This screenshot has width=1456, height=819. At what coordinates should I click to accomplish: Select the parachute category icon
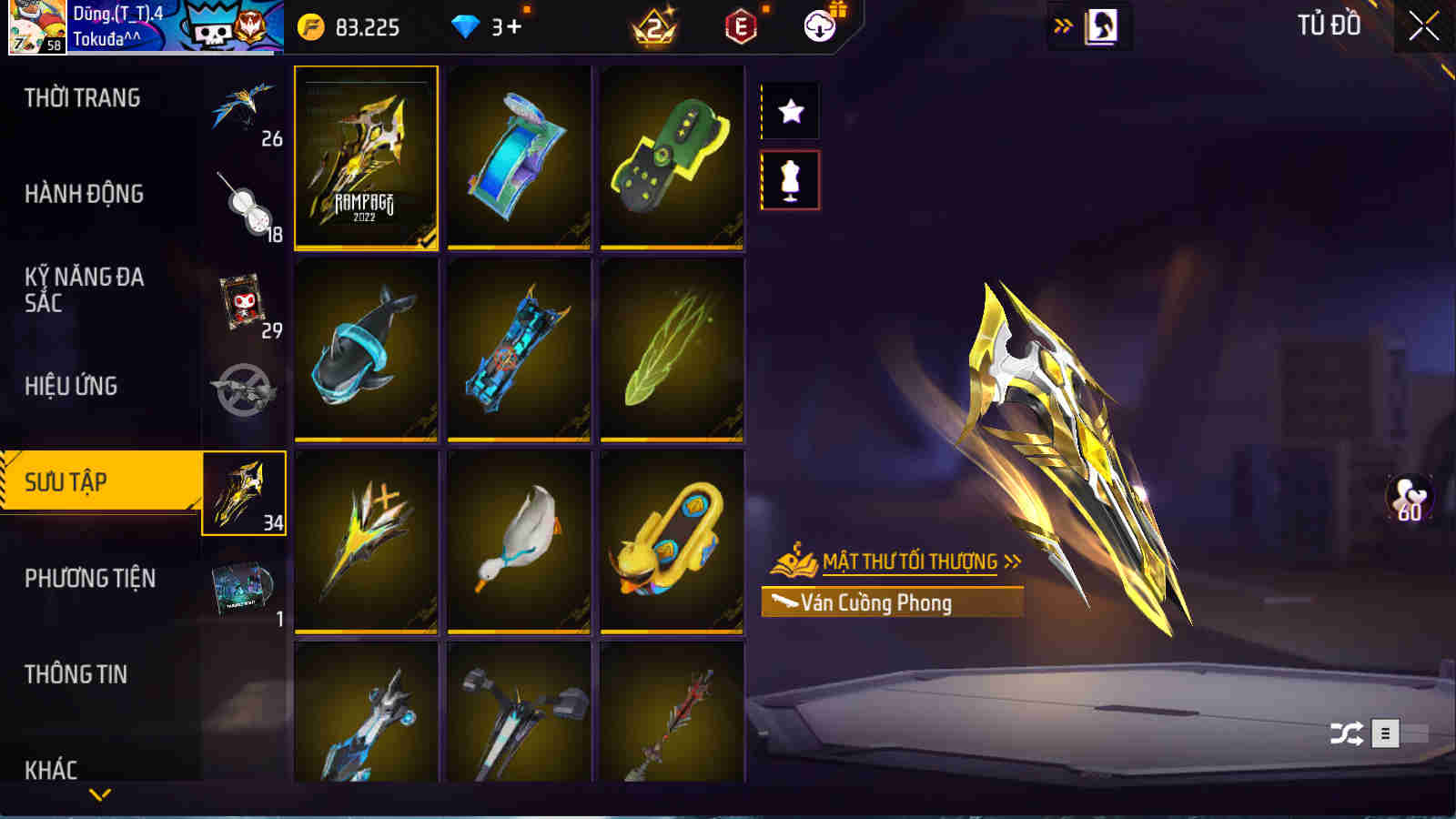247,109
